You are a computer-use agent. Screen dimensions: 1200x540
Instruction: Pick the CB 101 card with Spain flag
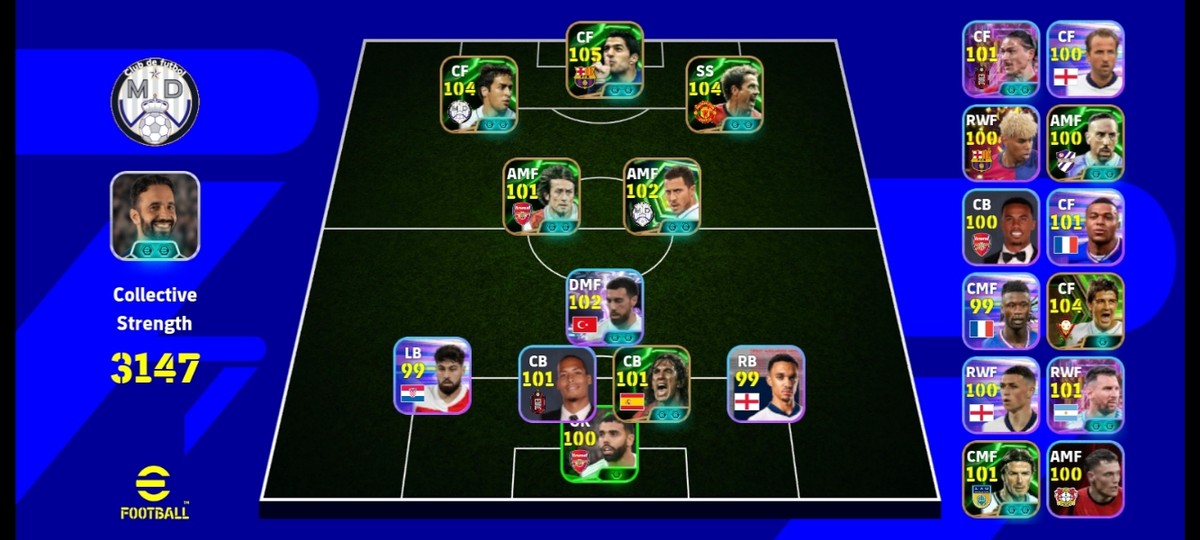tap(652, 383)
